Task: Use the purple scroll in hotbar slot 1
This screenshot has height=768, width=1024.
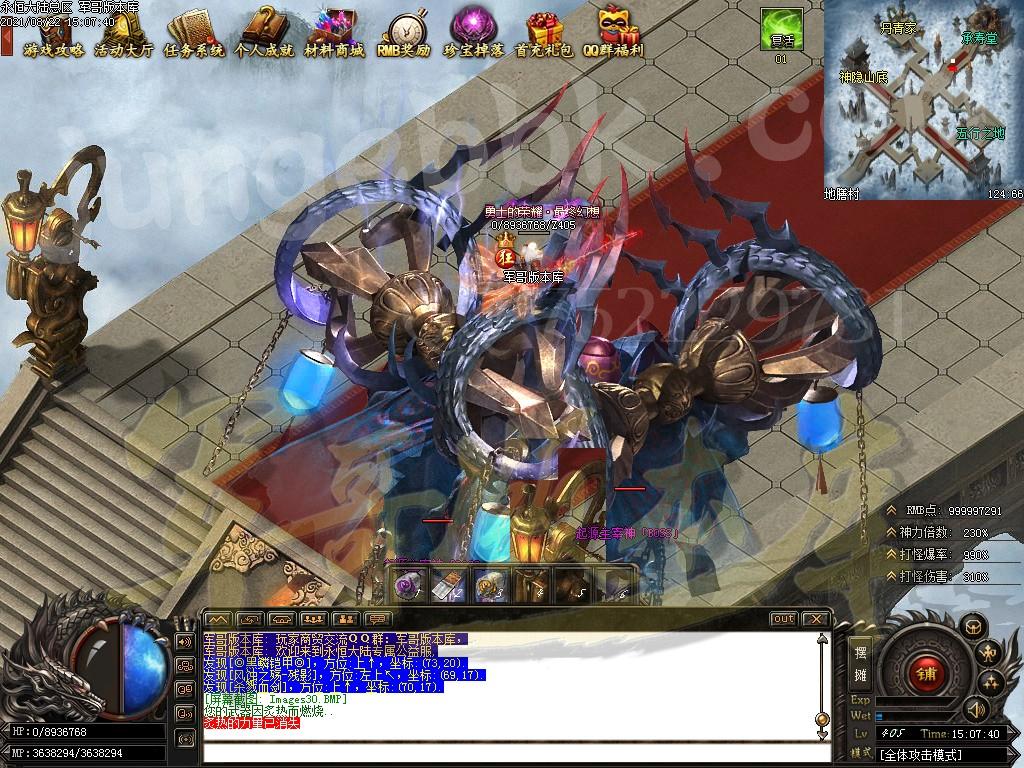Action: coord(407,587)
